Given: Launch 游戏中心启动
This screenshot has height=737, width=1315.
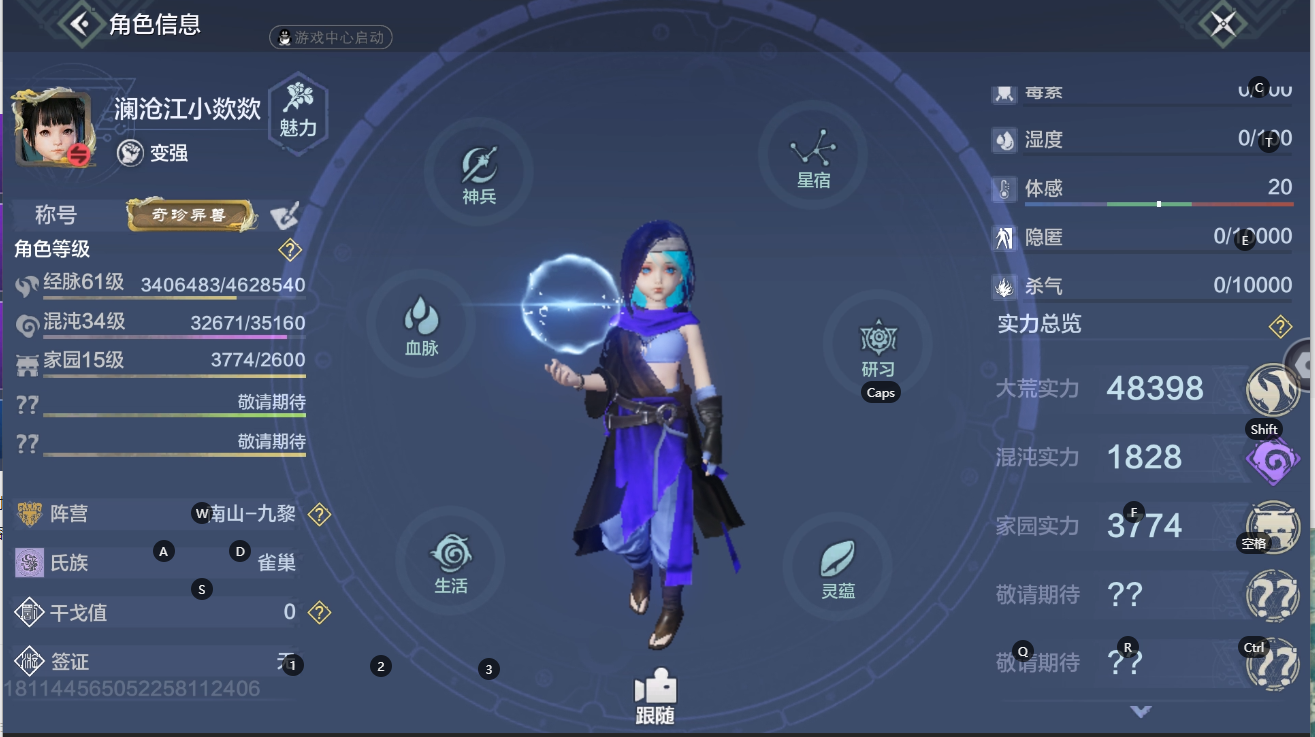Looking at the screenshot, I should pos(330,39).
